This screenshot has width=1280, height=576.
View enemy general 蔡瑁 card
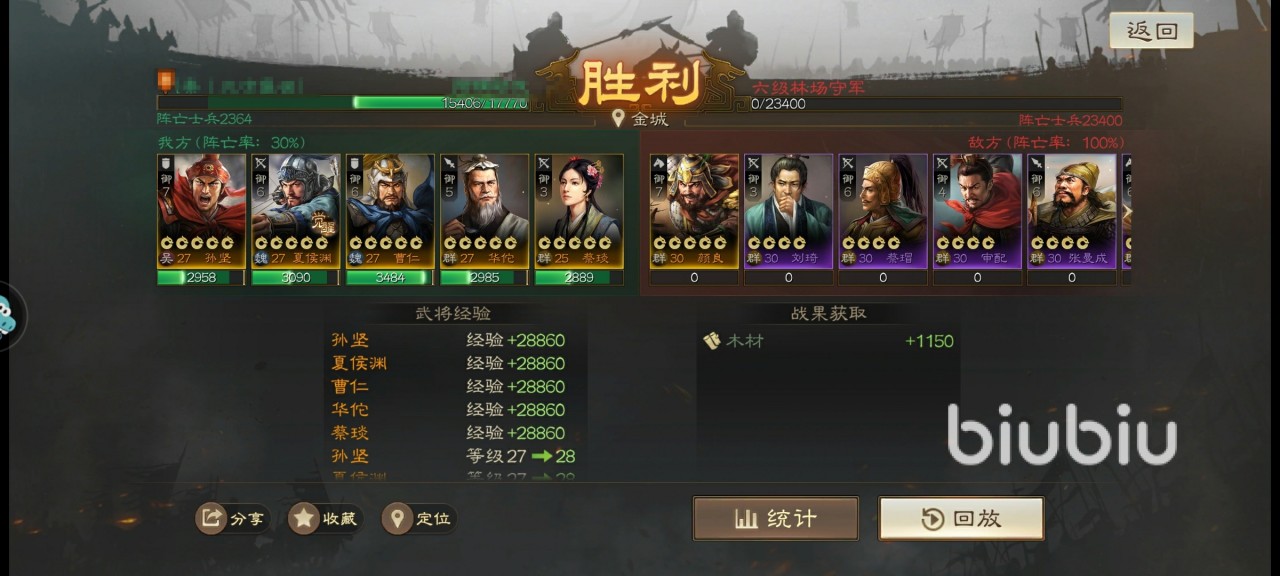[883, 211]
